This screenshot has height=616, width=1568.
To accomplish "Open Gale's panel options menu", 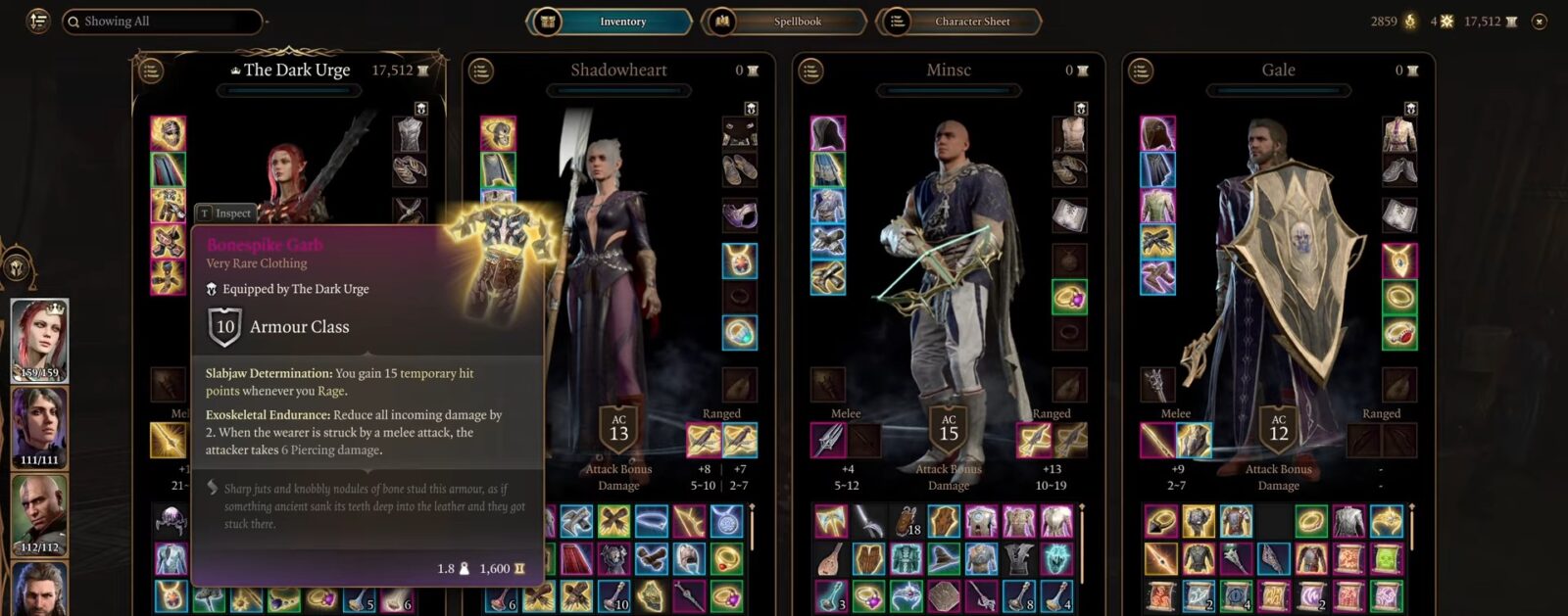I will pyautogui.click(x=1140, y=71).
